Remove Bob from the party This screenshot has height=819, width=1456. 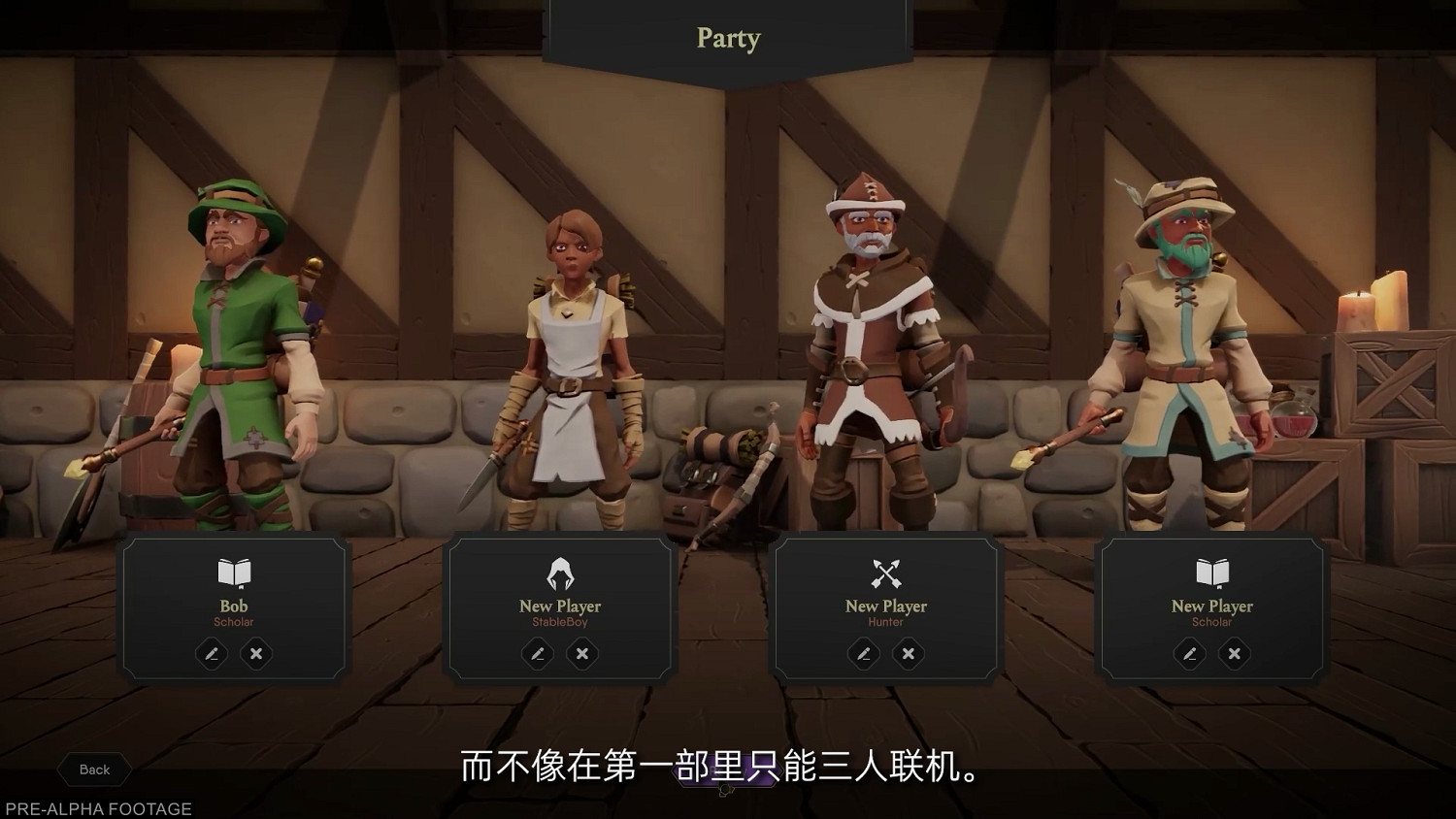[255, 654]
